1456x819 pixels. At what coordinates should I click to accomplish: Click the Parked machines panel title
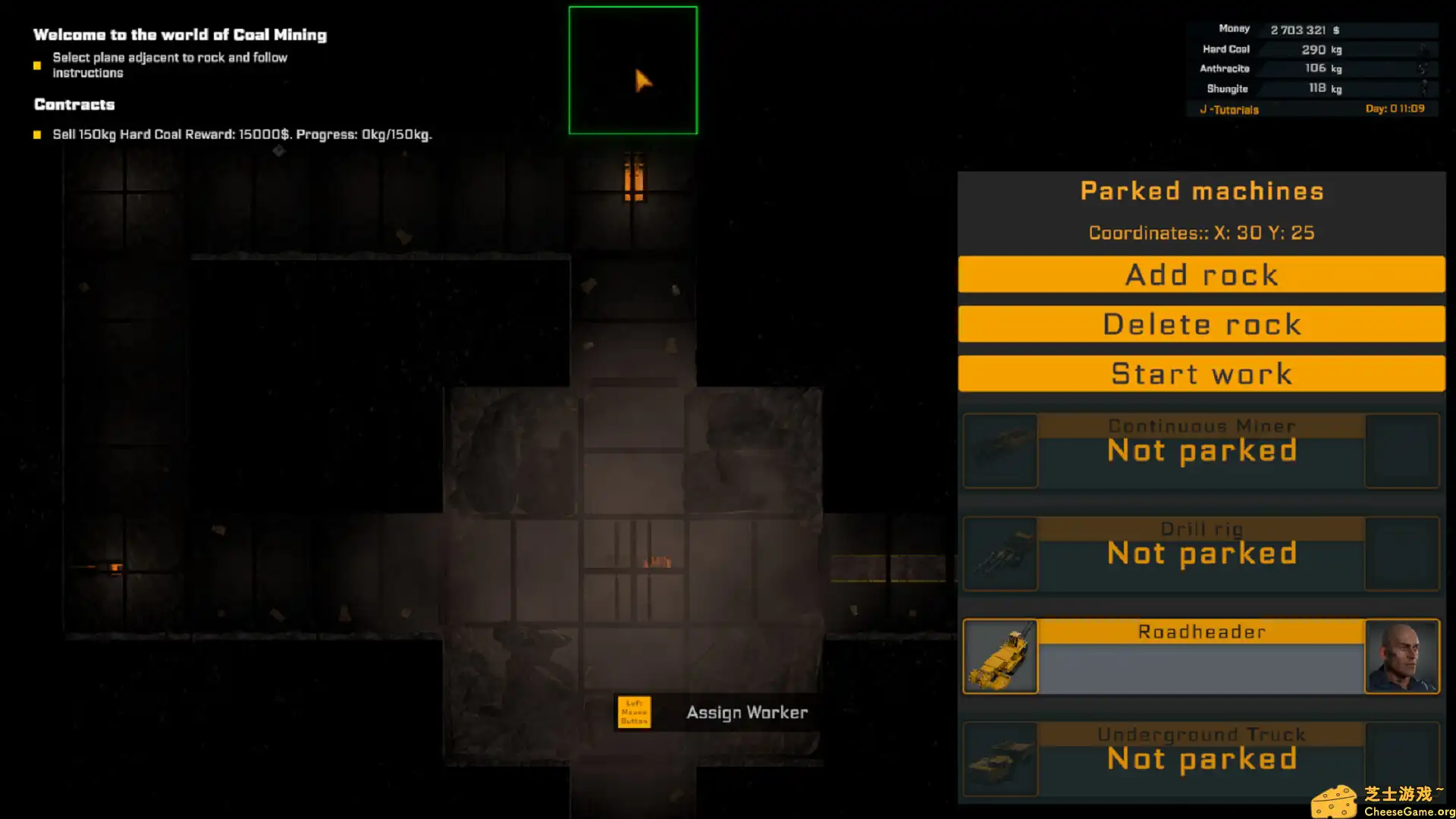[x=1200, y=190]
